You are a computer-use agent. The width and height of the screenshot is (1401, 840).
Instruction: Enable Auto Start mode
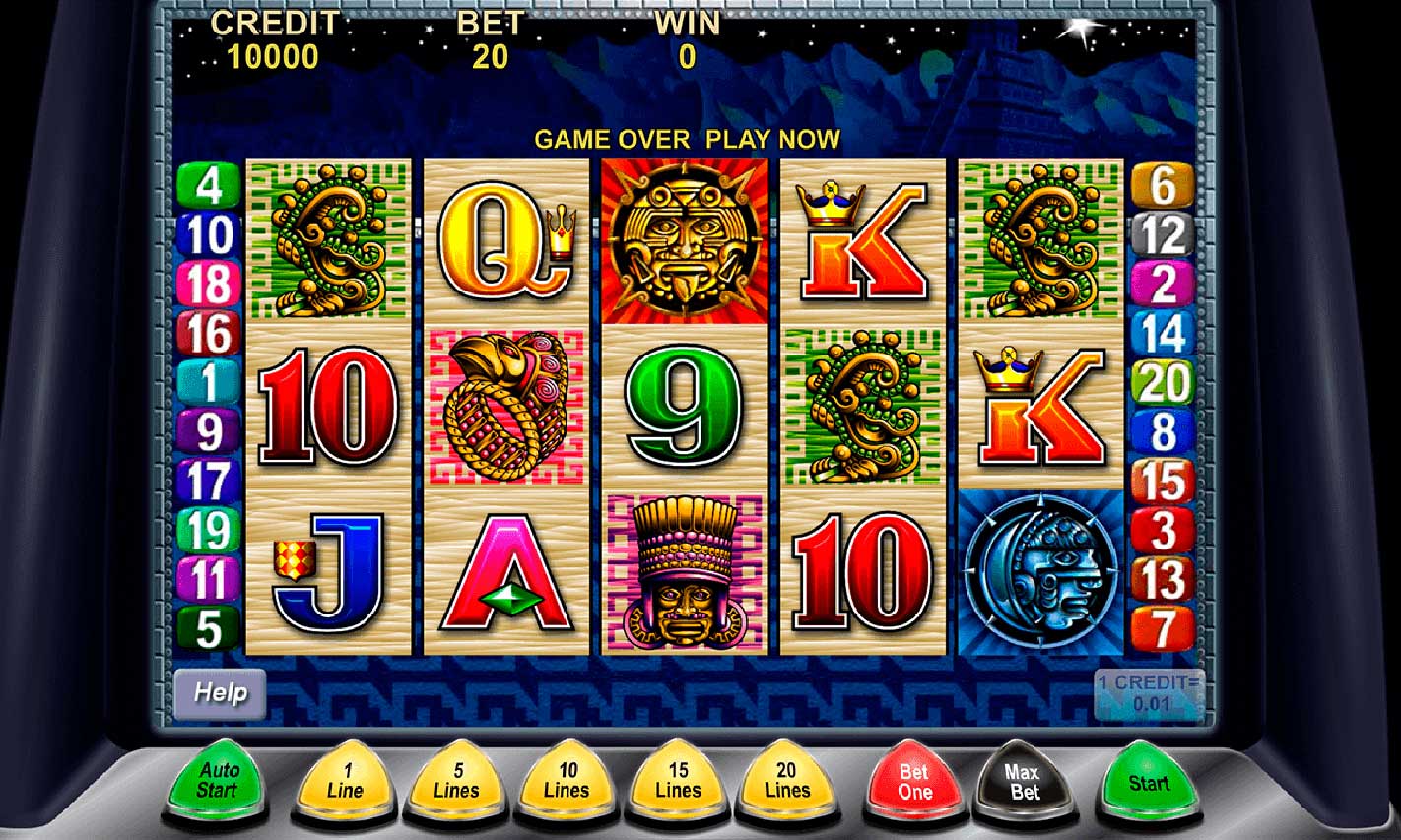(219, 779)
